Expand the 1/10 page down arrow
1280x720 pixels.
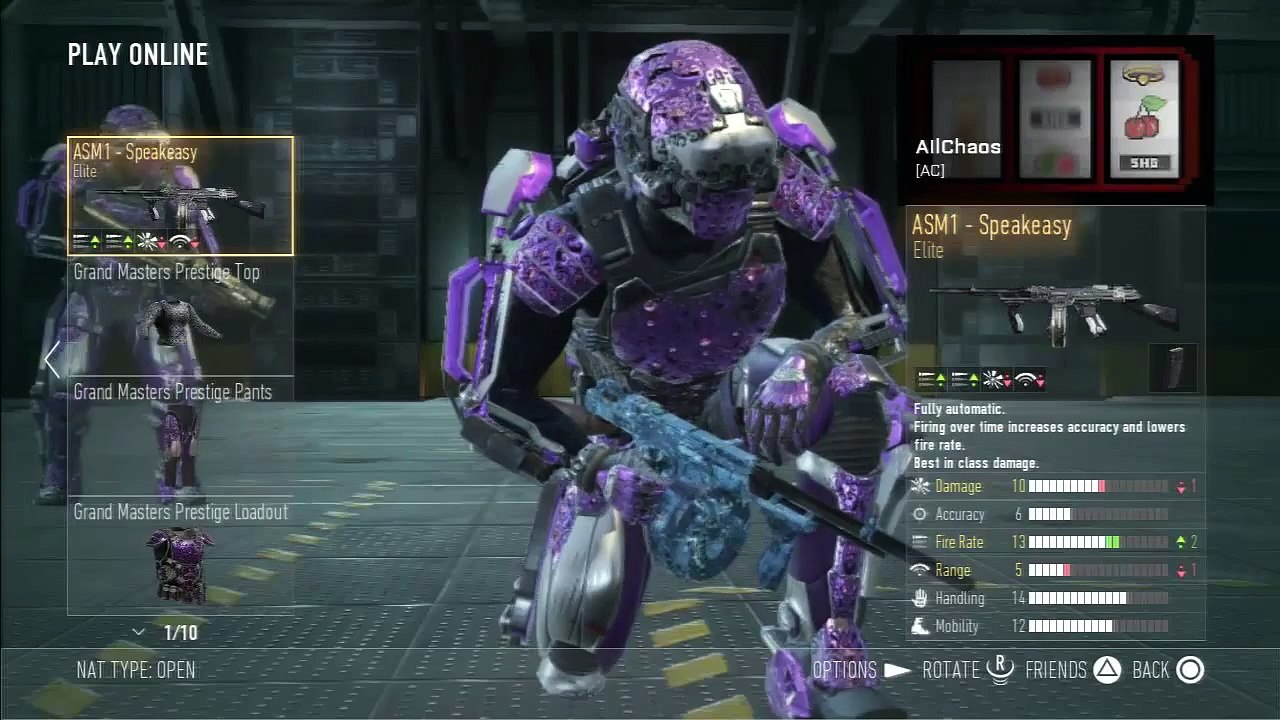(x=139, y=632)
